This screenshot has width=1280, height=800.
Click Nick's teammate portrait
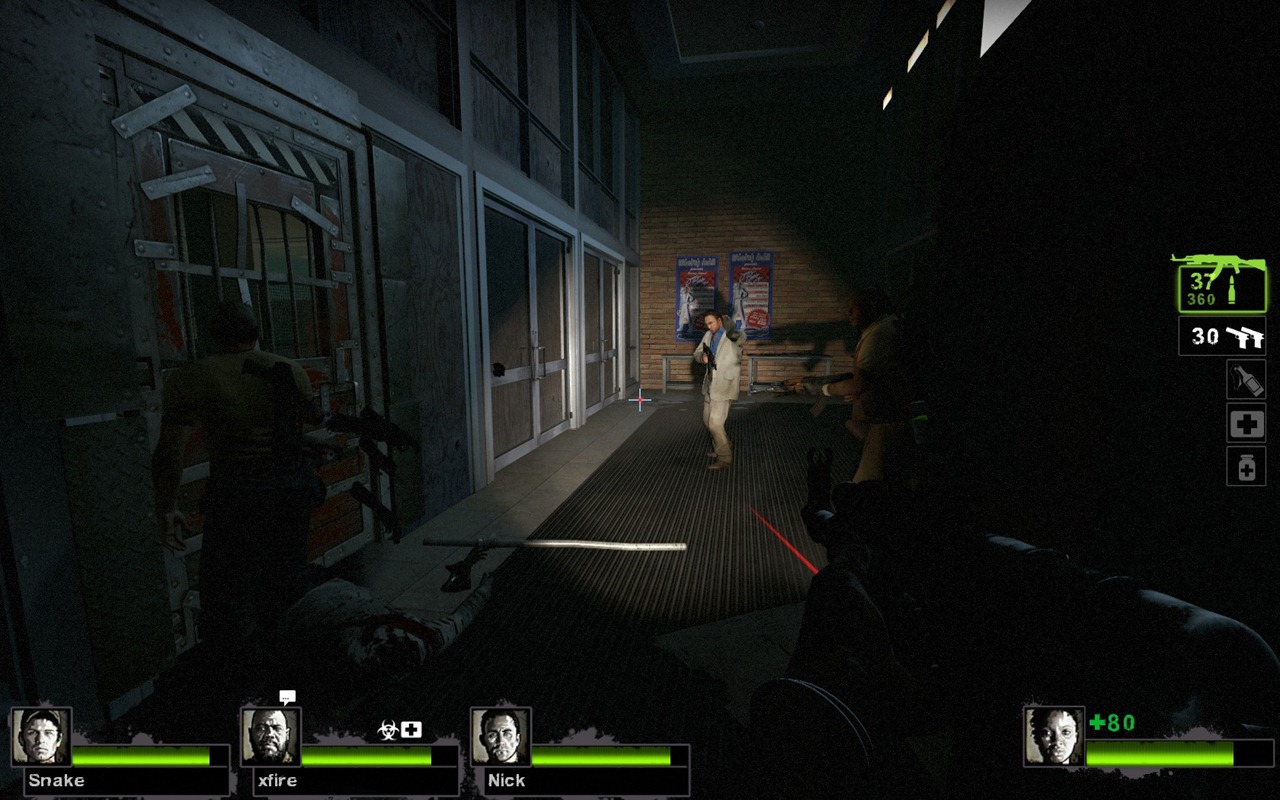pos(501,737)
